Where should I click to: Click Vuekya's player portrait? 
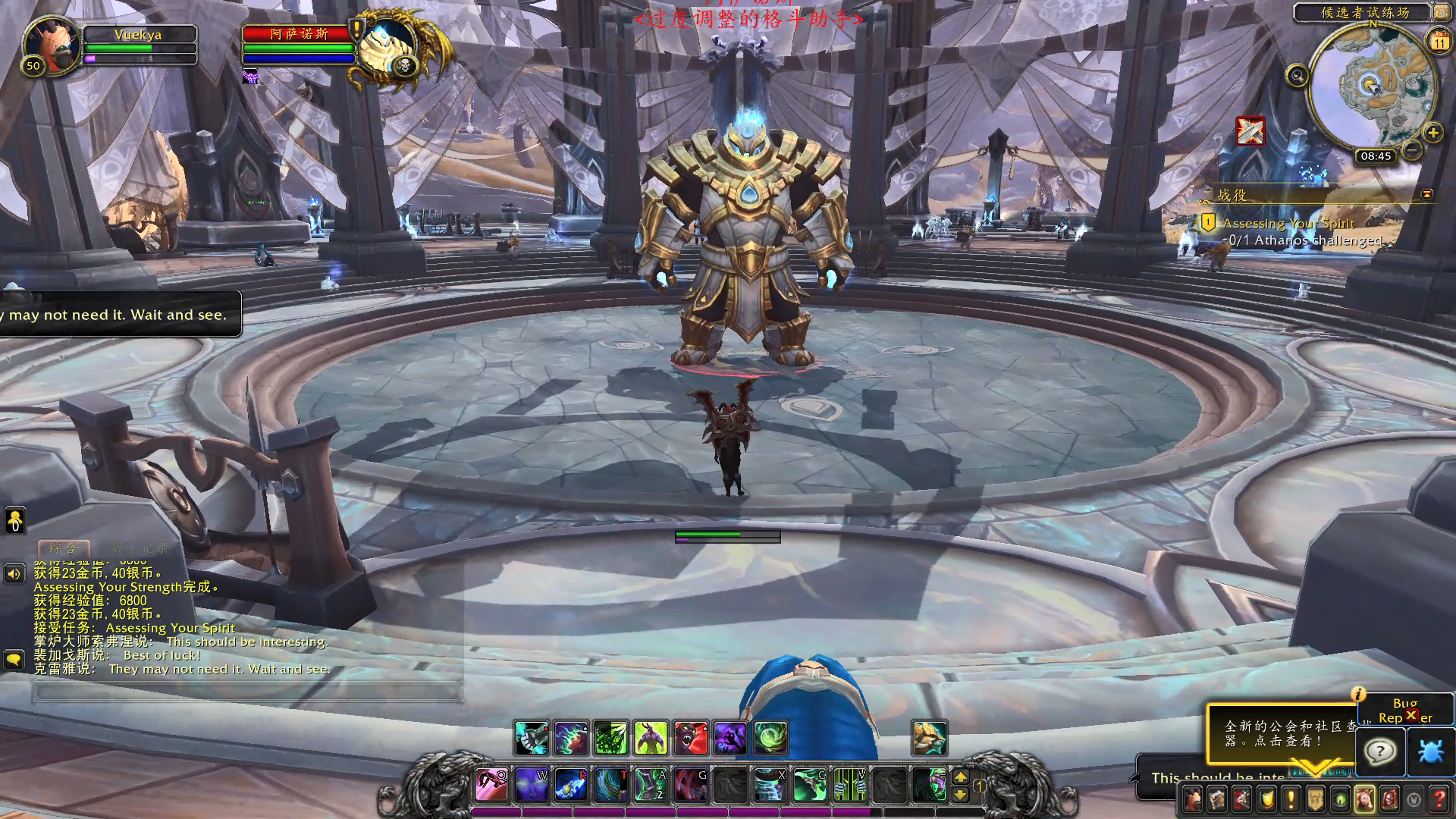tap(52, 44)
